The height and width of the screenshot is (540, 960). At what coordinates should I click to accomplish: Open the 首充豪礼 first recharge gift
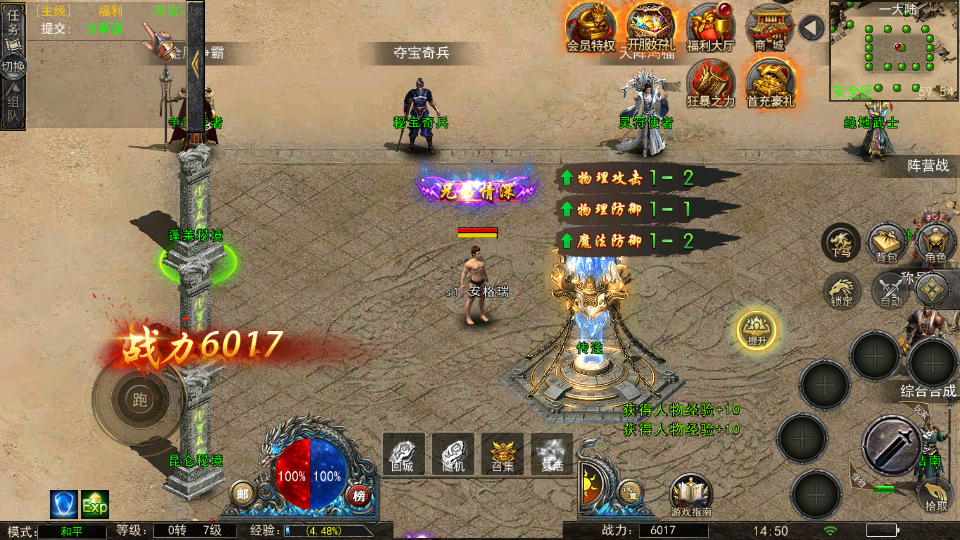click(x=770, y=83)
